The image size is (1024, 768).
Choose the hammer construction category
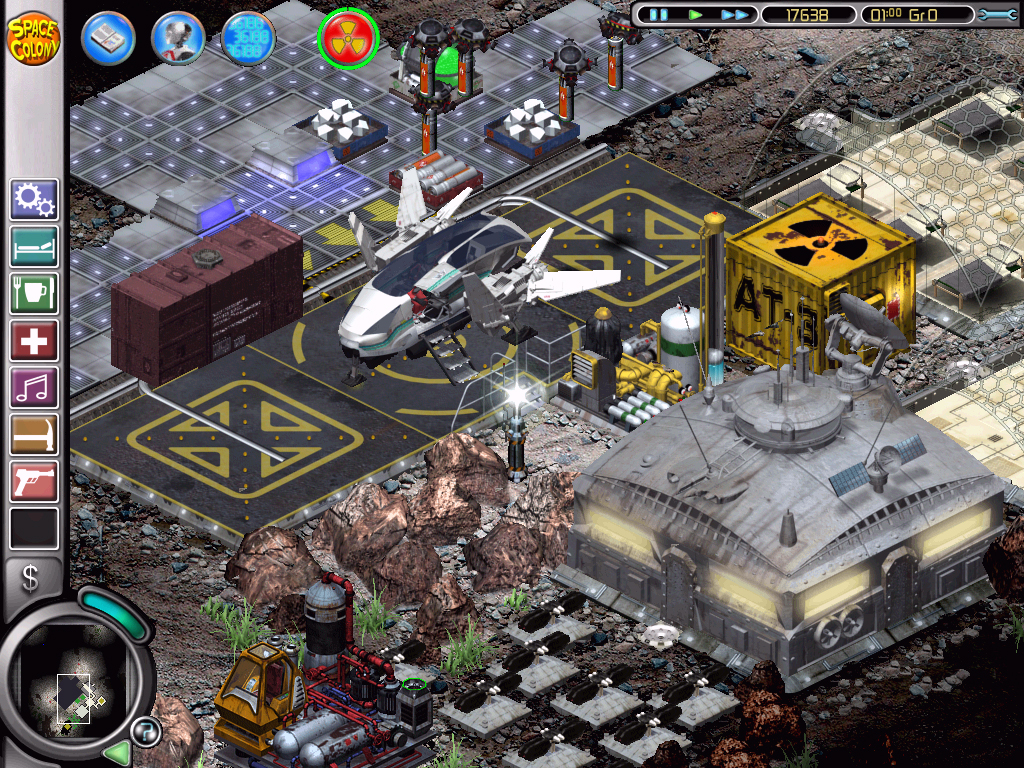pos(34,435)
